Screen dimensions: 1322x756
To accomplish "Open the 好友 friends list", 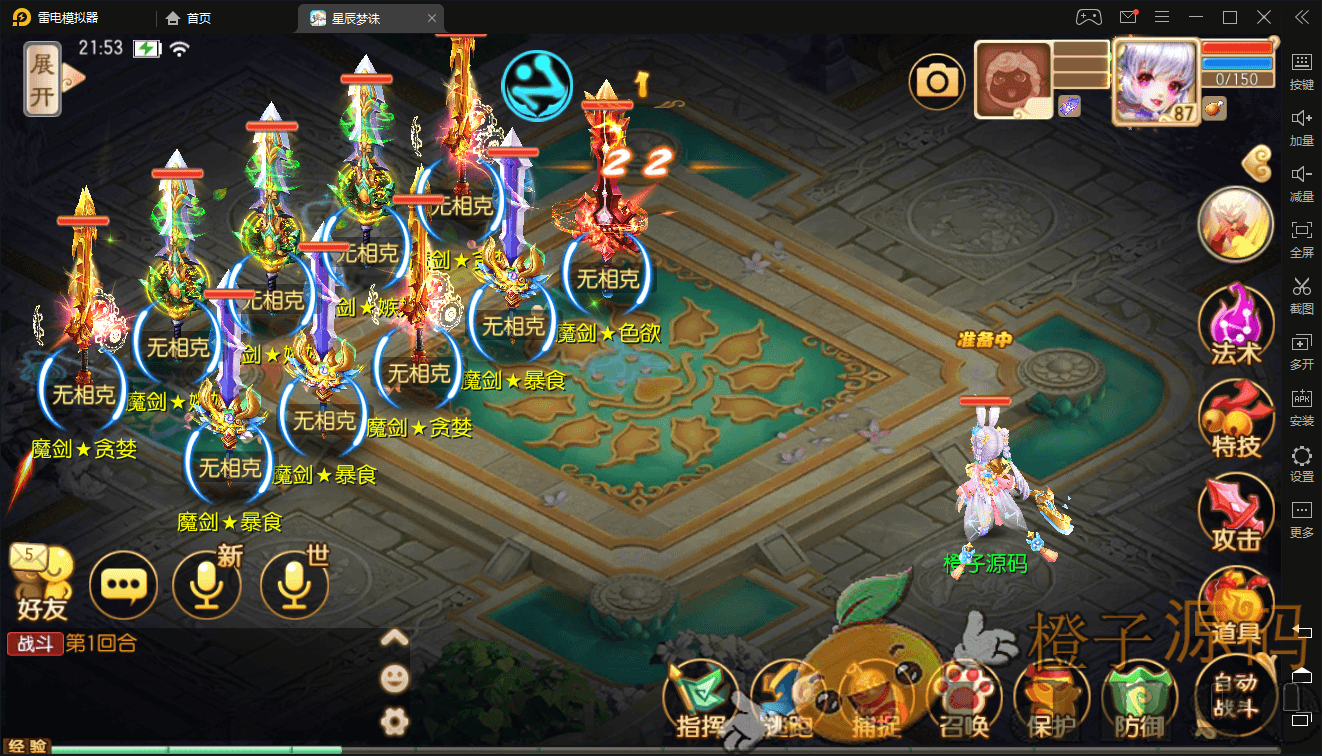I will point(43,582).
